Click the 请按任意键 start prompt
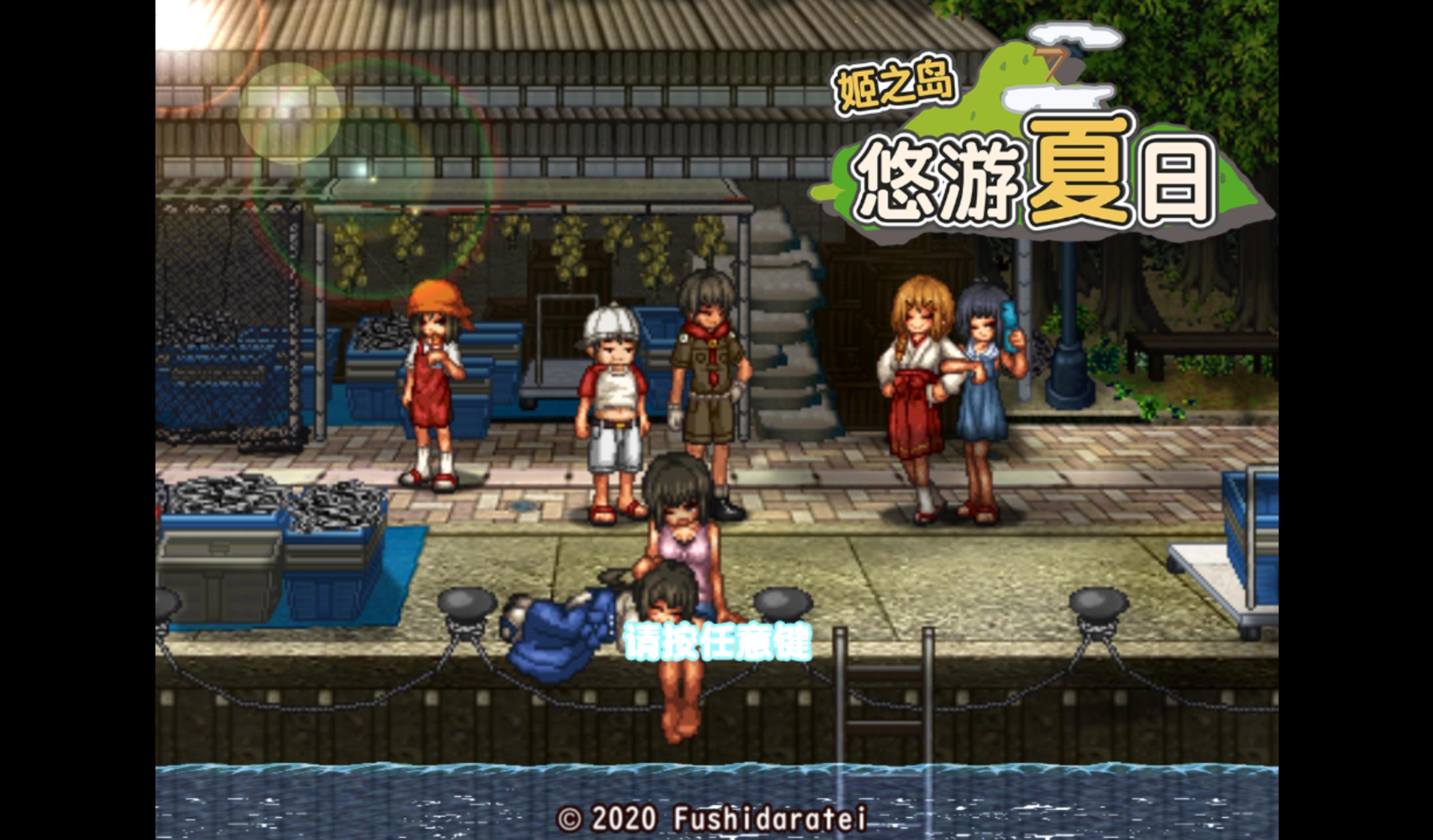 tap(717, 642)
